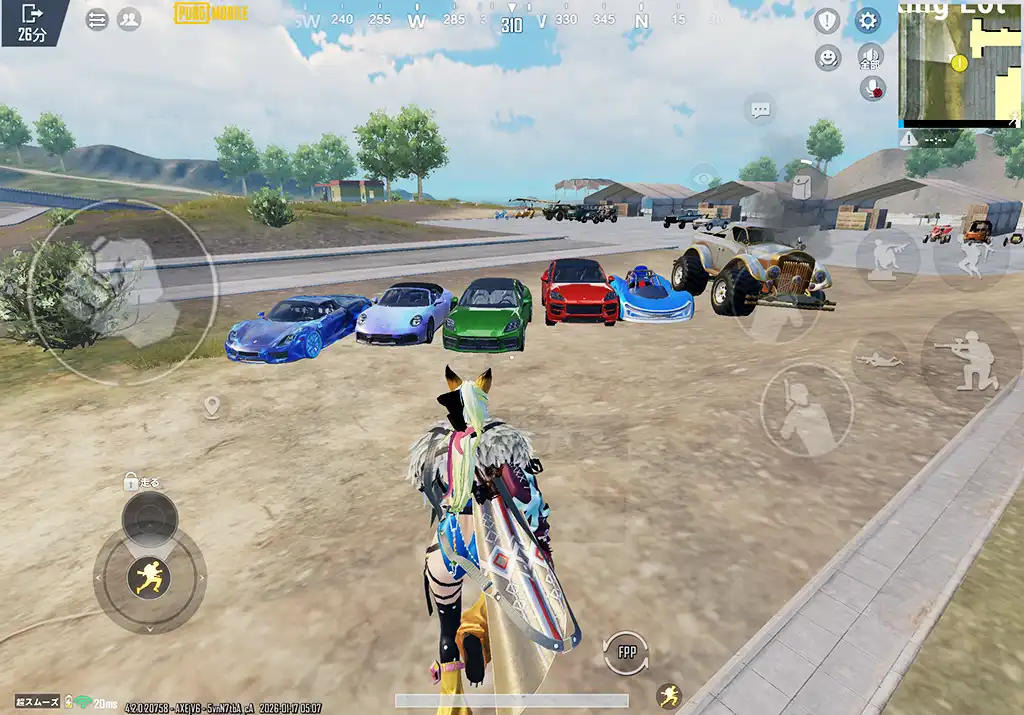Screen dimensions: 1024x715
Task: Tap the location marker pin icon
Action: click(x=211, y=406)
